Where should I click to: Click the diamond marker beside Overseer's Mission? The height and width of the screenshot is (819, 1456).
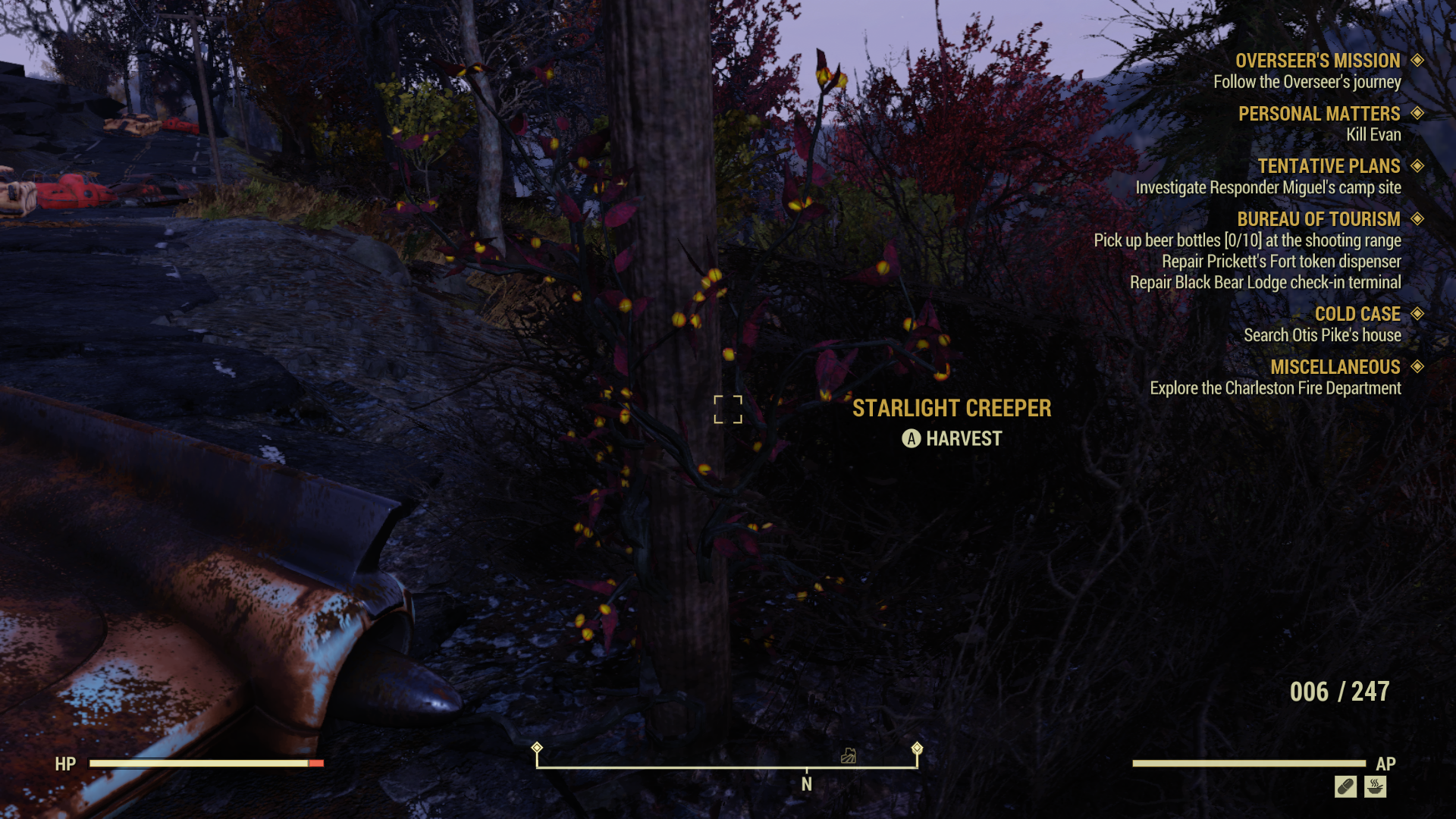click(x=1417, y=60)
